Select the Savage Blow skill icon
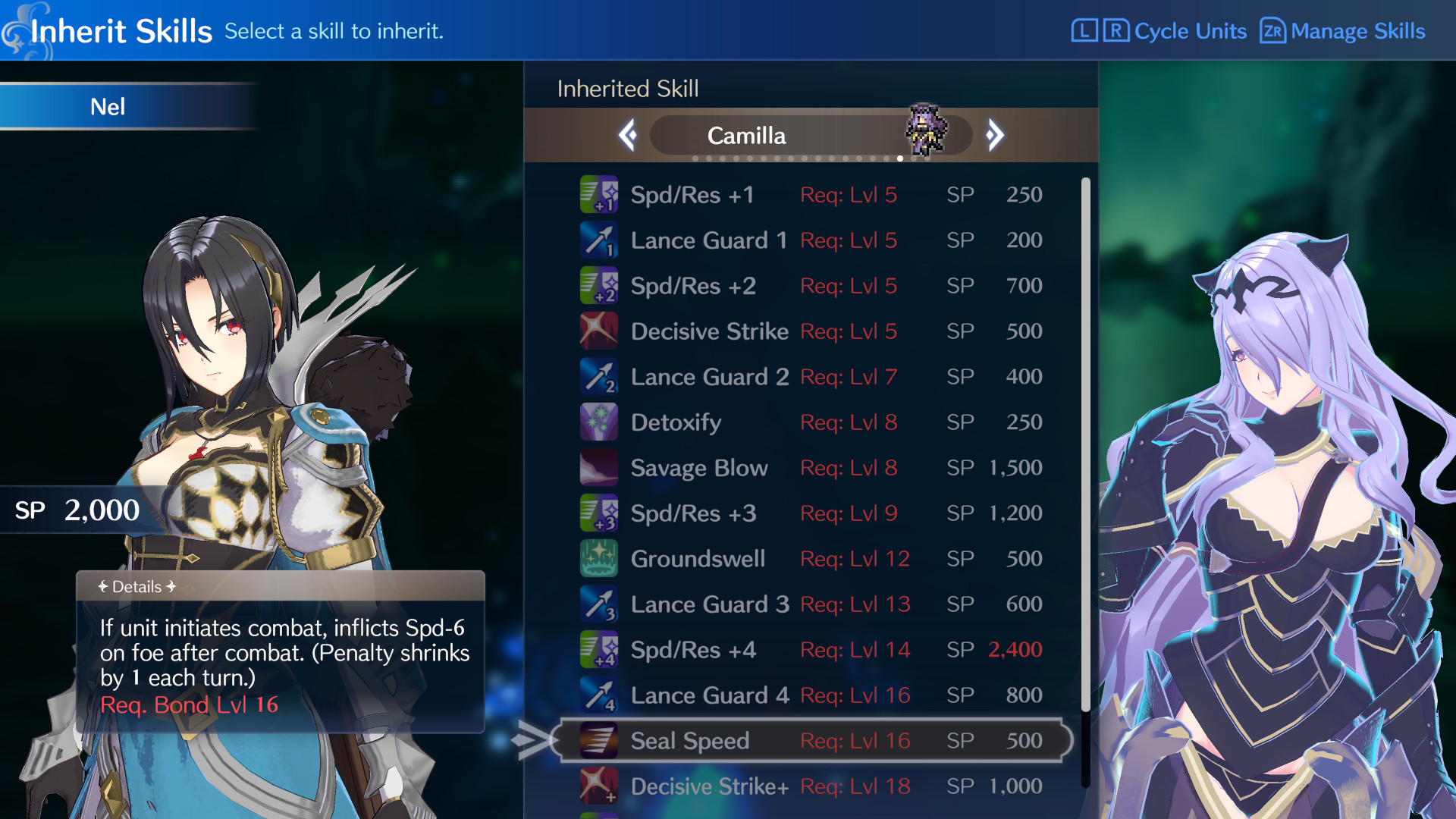Viewport: 1456px width, 819px height. (599, 467)
